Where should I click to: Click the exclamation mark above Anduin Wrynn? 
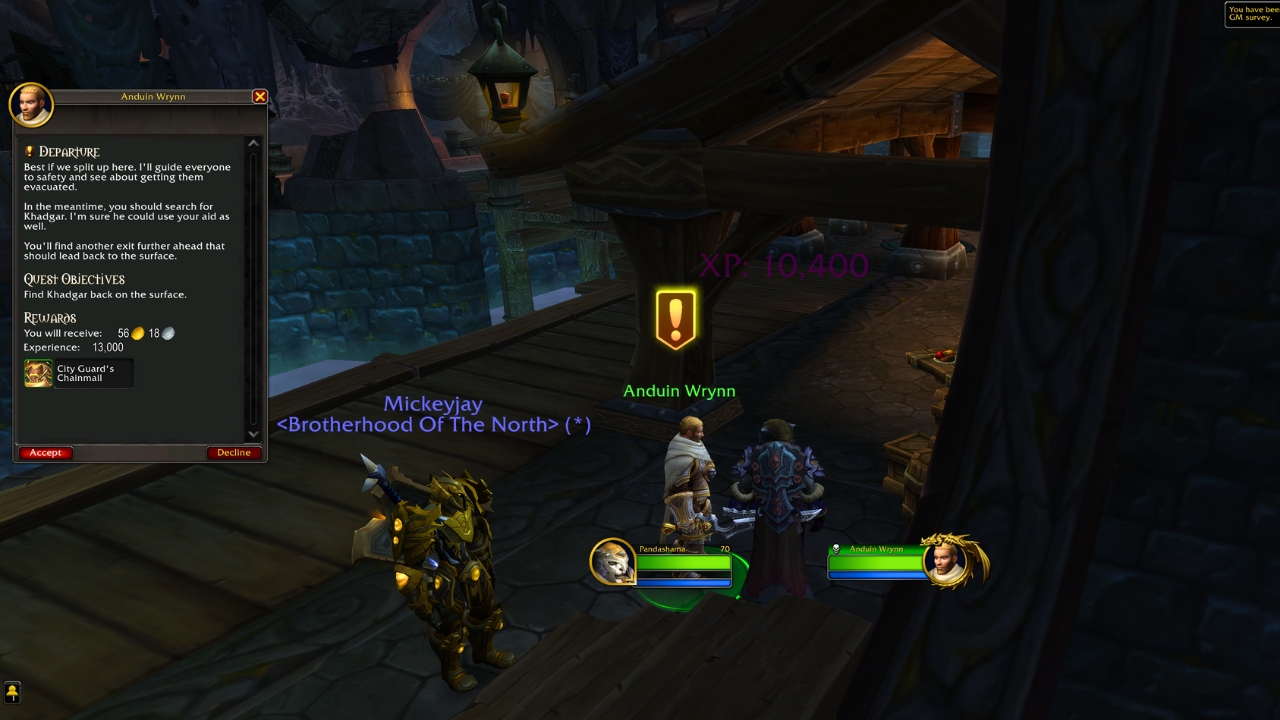(676, 318)
